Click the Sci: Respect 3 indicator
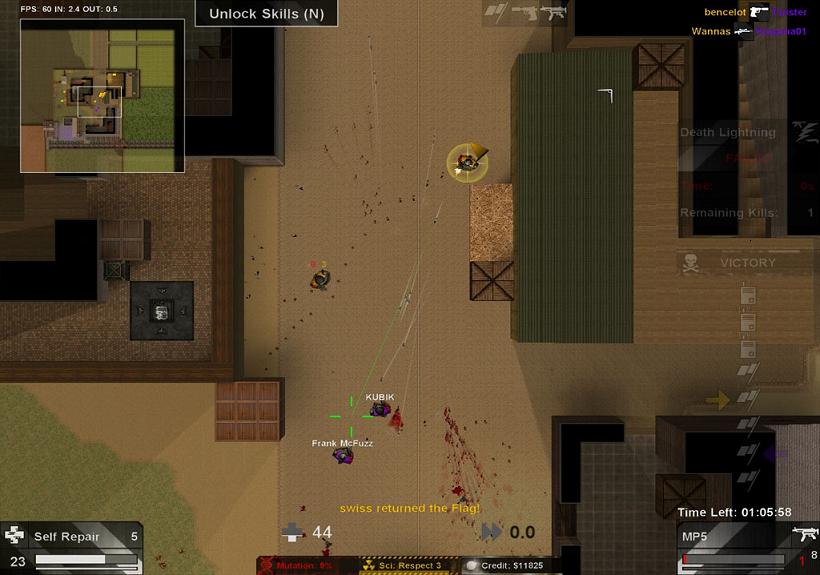Viewport: 820px width, 575px height. pos(409,566)
